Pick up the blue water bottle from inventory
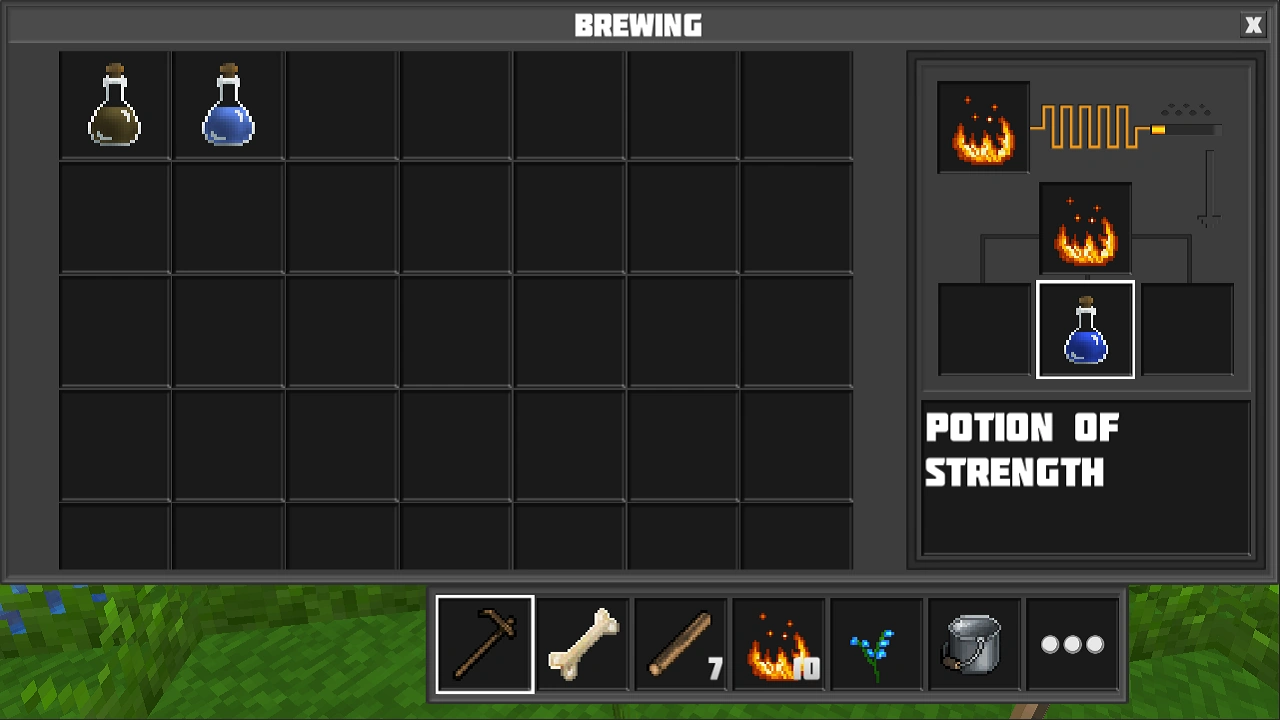Viewport: 1280px width, 720px height. click(226, 105)
